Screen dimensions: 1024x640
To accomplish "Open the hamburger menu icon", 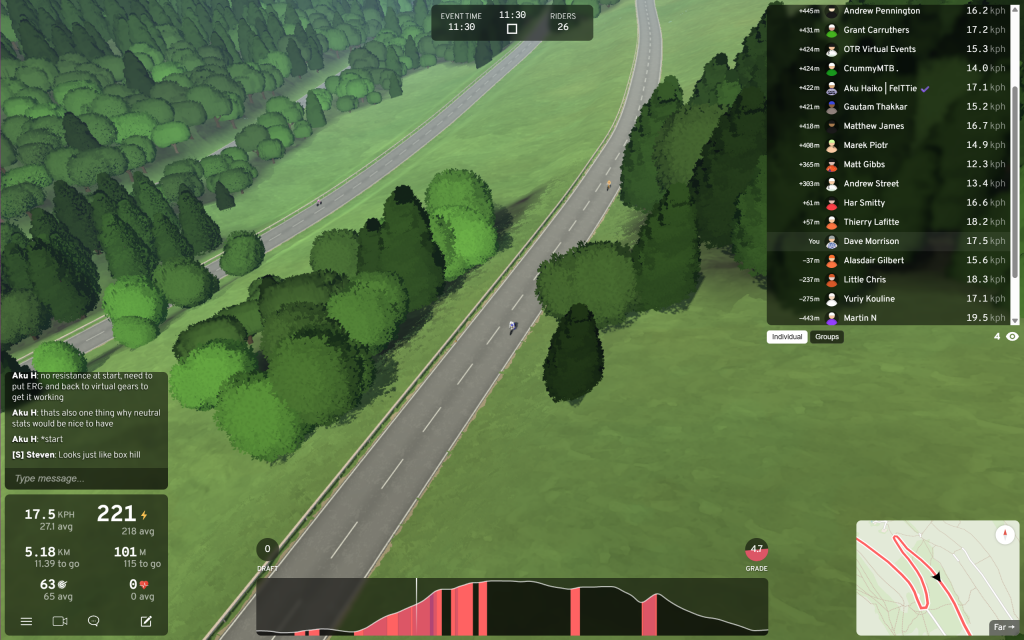I will point(26,621).
